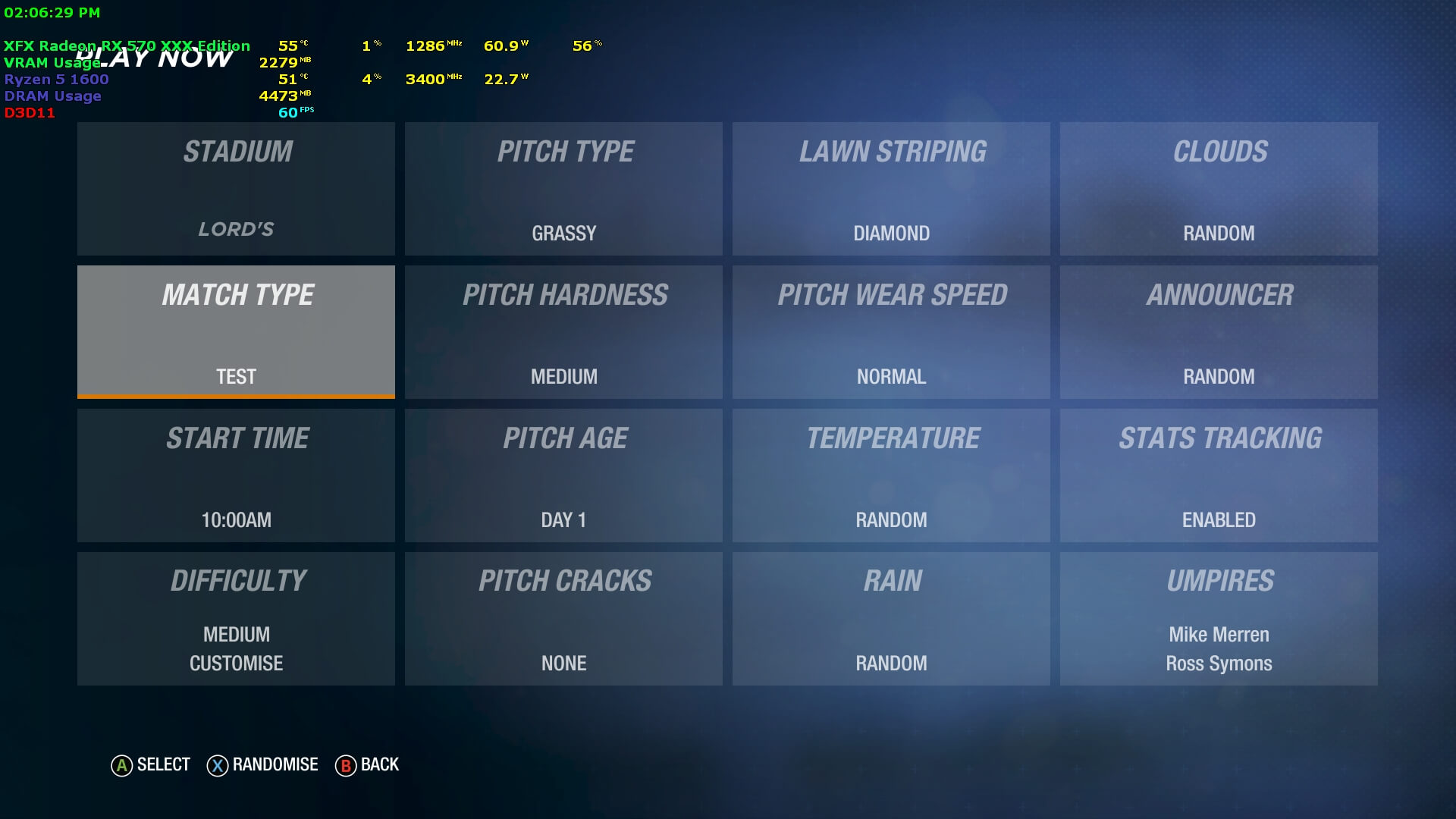This screenshot has height=819, width=1456.
Task: Select the Pitch Cracks setting
Action: [563, 619]
